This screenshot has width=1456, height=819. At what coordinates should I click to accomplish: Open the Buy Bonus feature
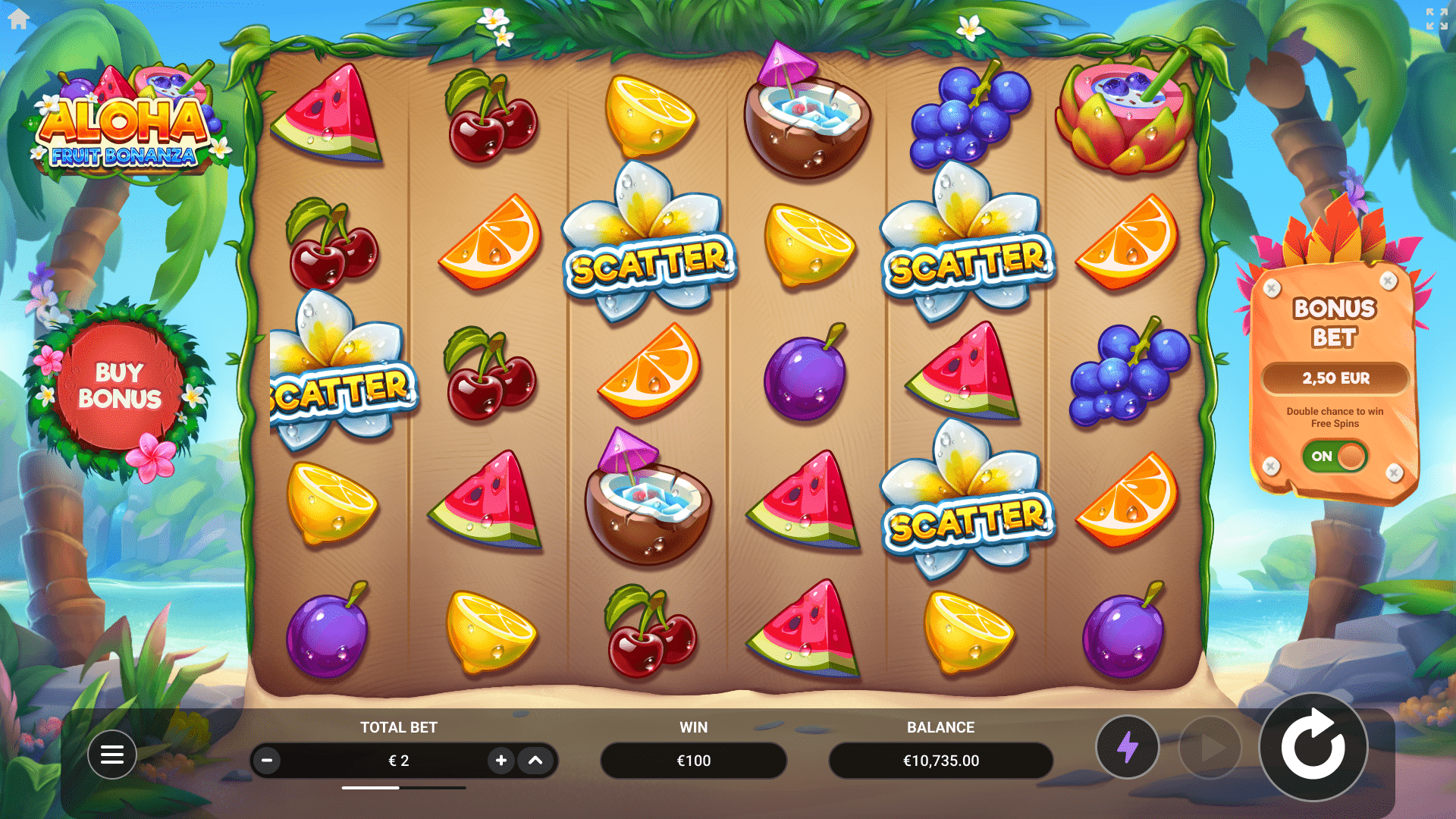click(x=119, y=386)
